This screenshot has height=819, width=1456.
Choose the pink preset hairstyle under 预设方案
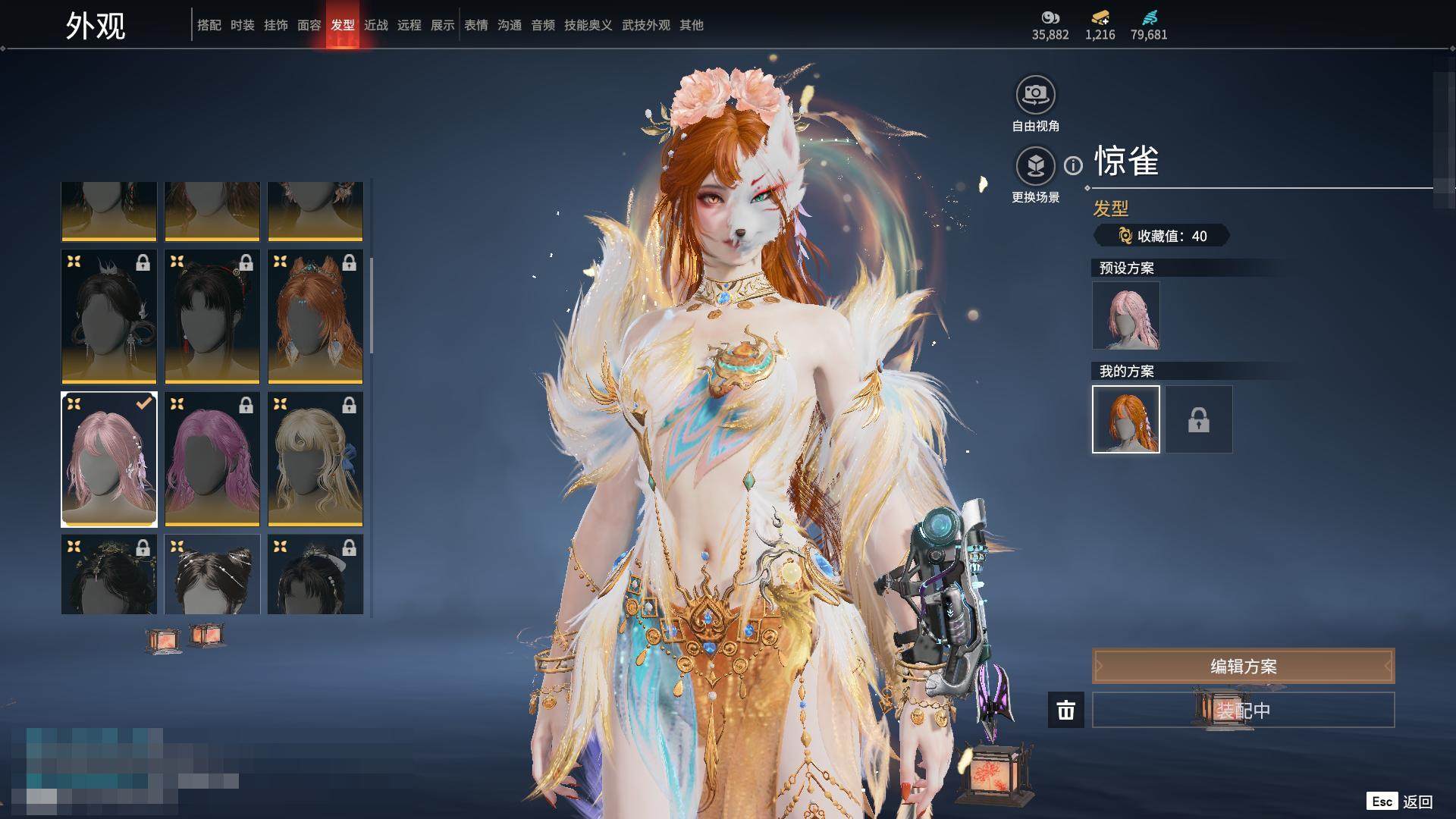[1125, 315]
